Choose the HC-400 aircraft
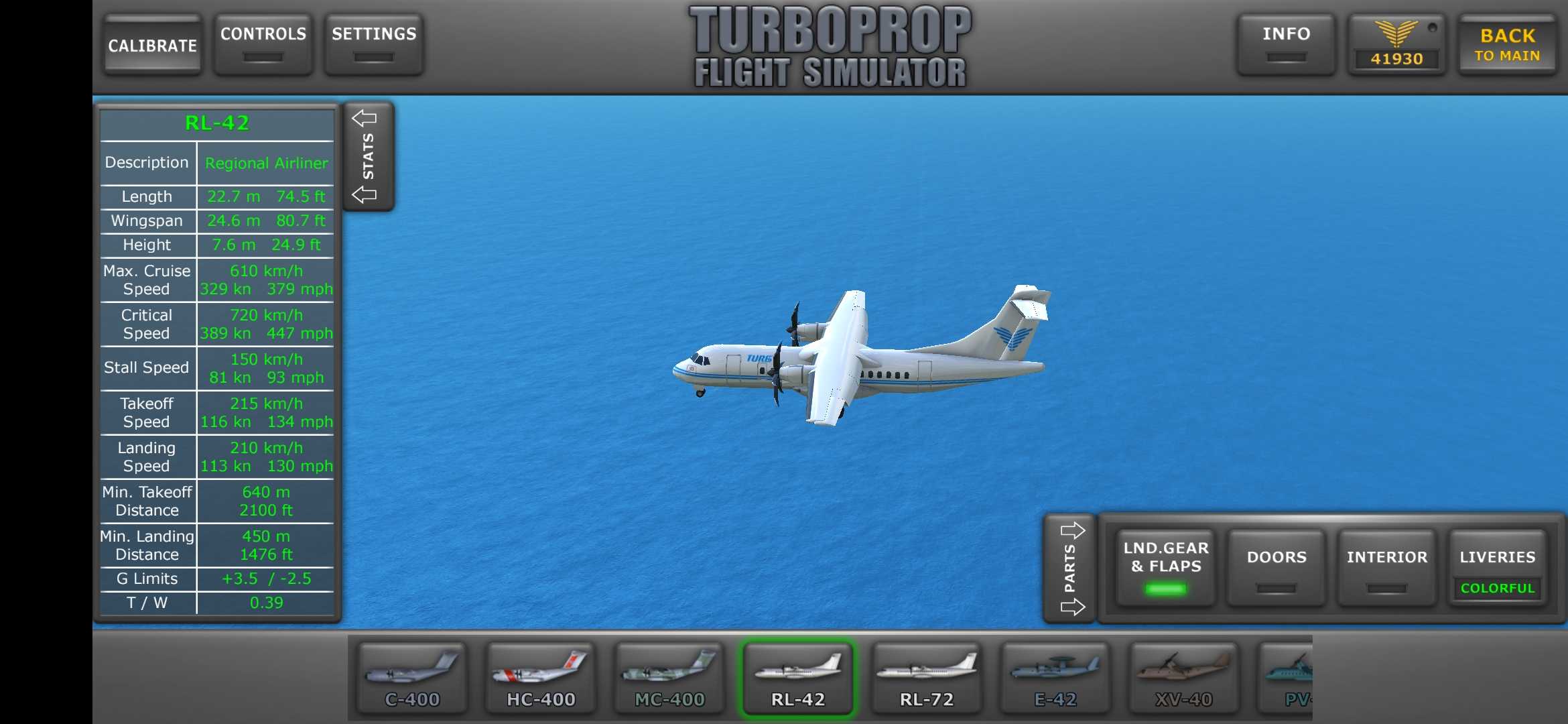Viewport: 1568px width, 724px height. coord(541,678)
